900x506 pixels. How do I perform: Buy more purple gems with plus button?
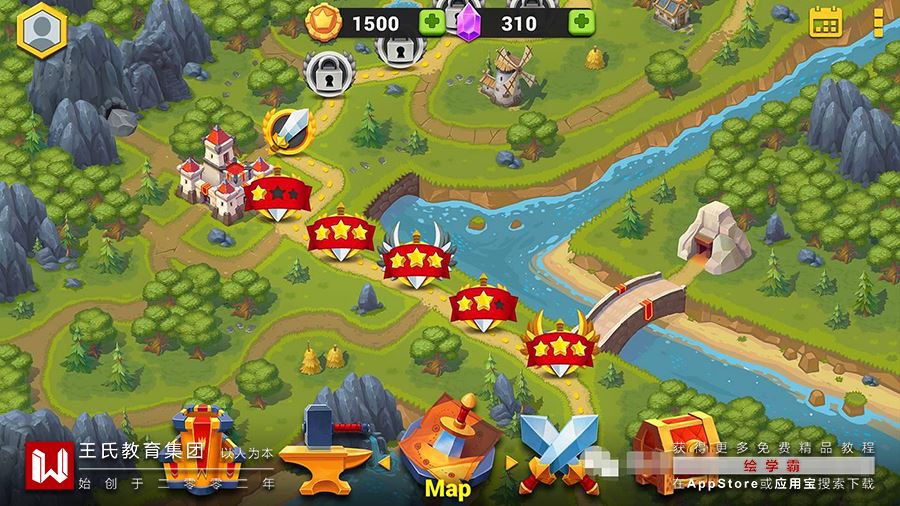click(x=581, y=22)
